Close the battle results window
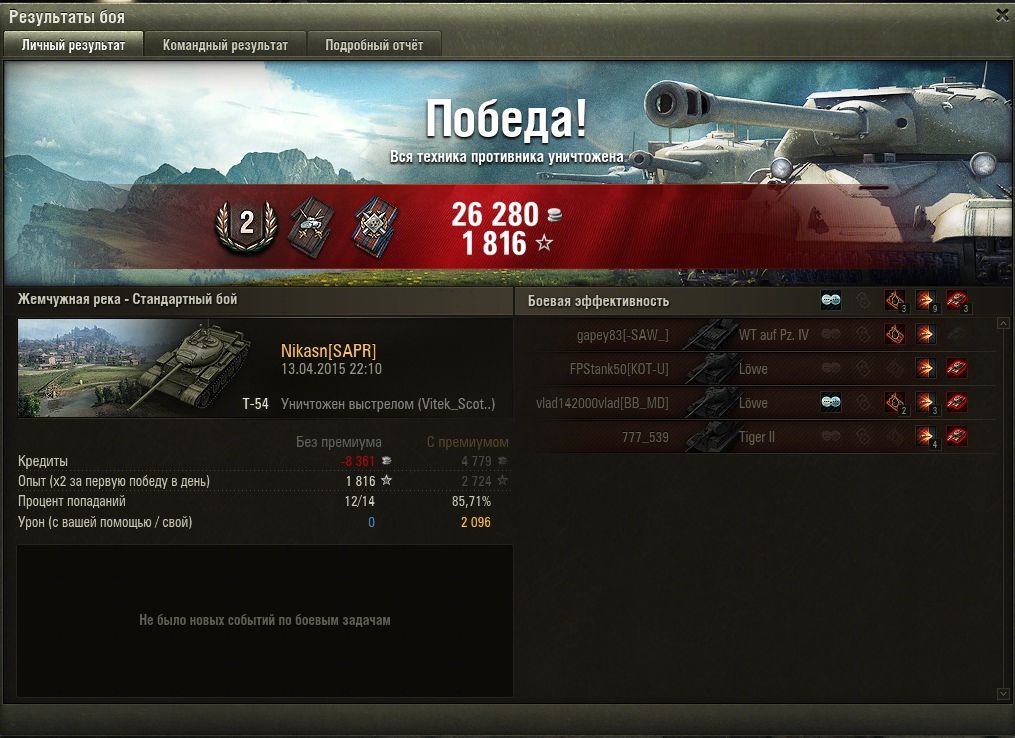The height and width of the screenshot is (738, 1015). tap(1002, 15)
